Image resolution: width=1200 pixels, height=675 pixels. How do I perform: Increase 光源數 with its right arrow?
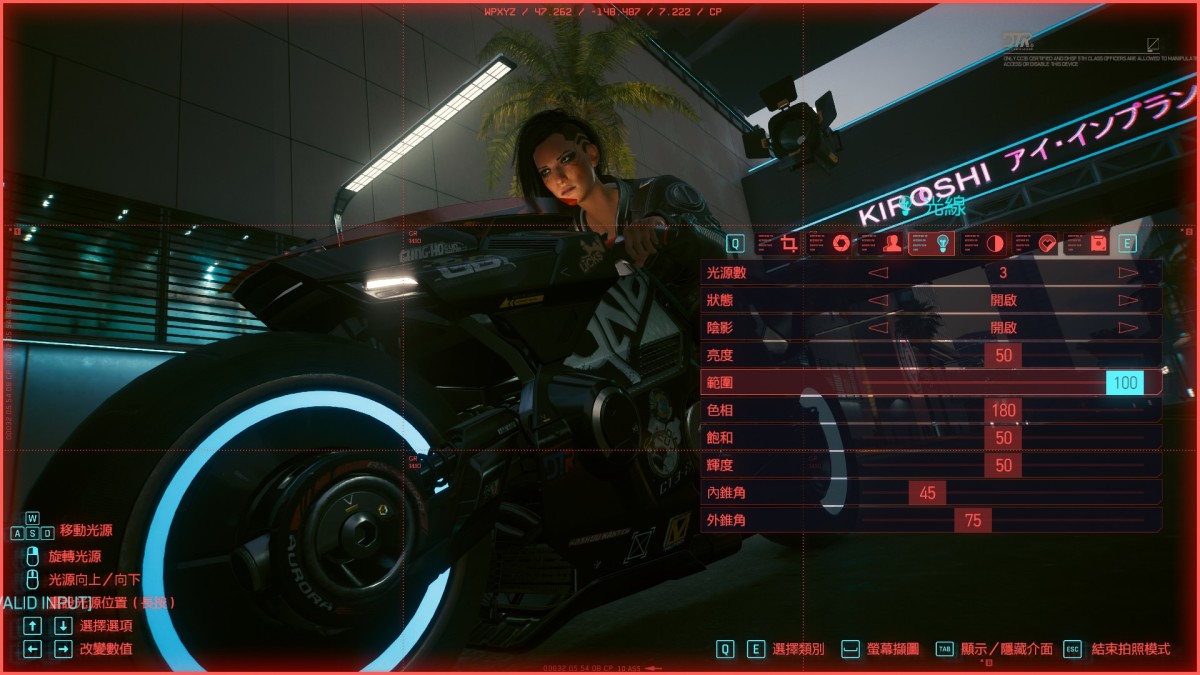point(1128,272)
